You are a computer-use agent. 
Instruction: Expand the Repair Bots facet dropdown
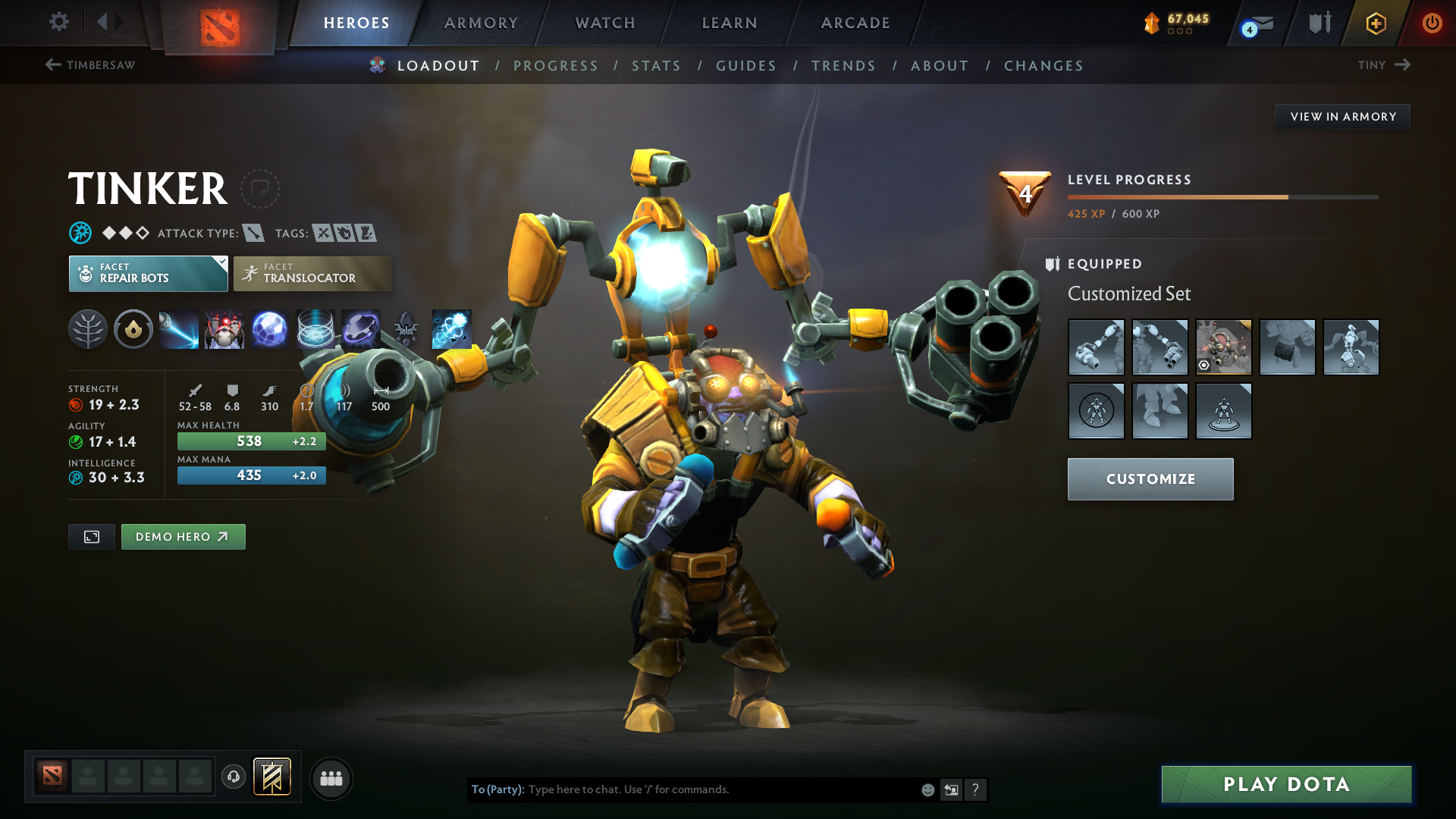coord(221,263)
